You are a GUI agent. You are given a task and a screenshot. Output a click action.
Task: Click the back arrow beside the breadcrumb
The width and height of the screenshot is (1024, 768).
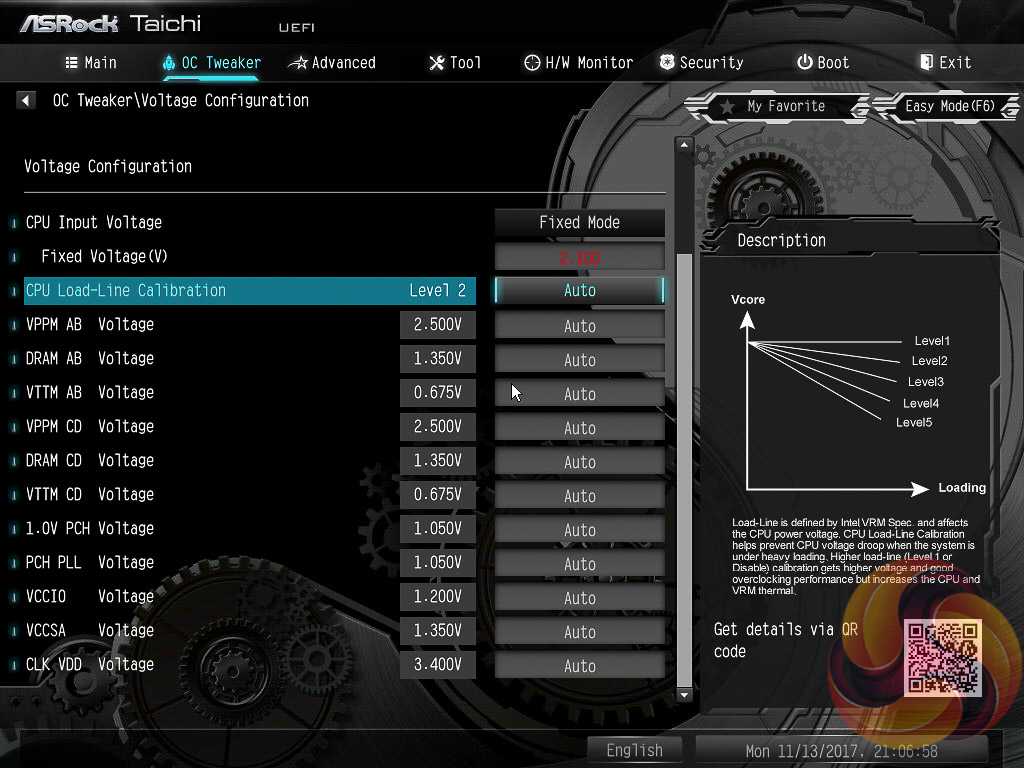click(x=27, y=100)
